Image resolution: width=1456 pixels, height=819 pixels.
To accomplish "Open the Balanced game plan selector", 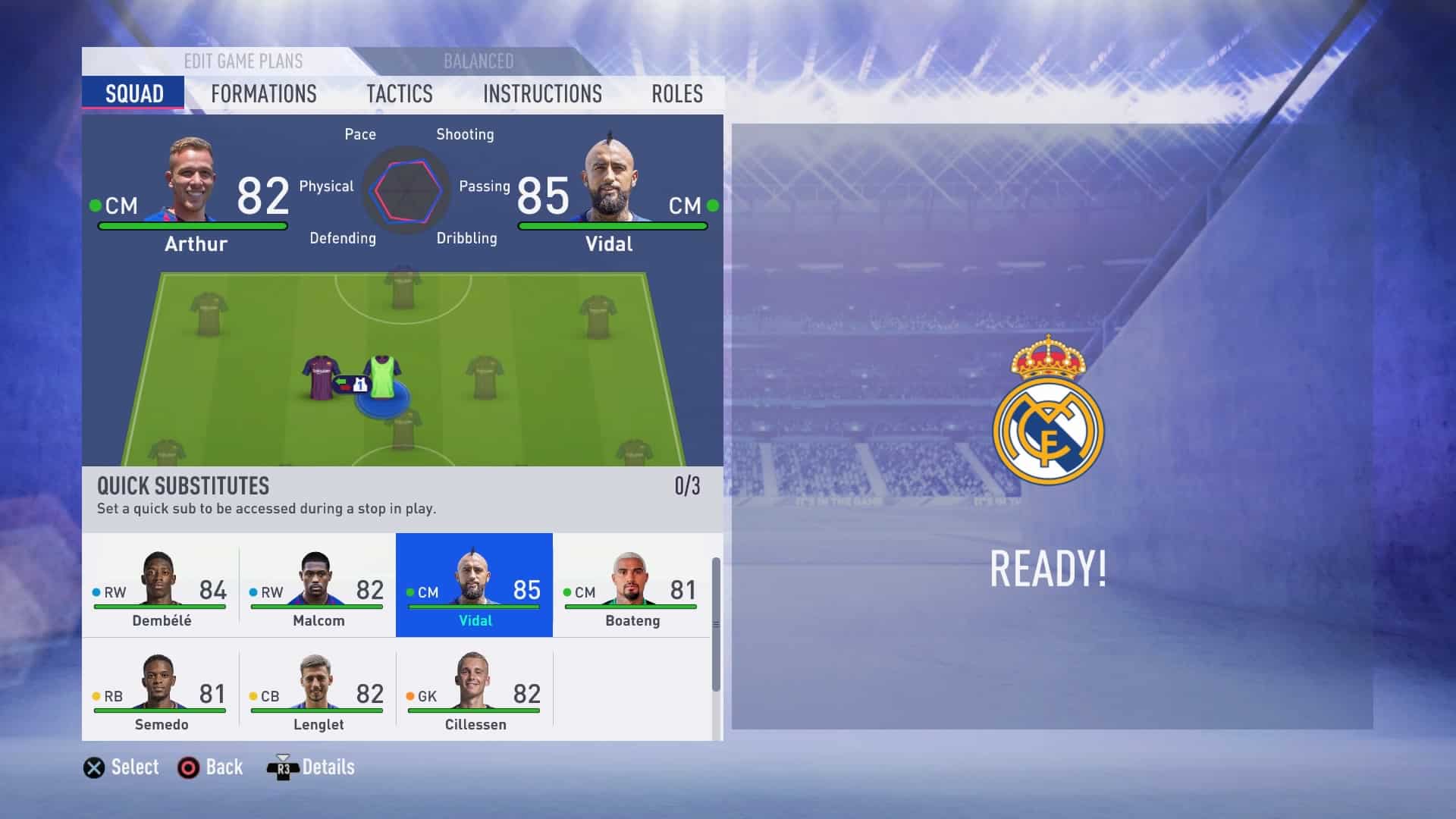I will 478,61.
